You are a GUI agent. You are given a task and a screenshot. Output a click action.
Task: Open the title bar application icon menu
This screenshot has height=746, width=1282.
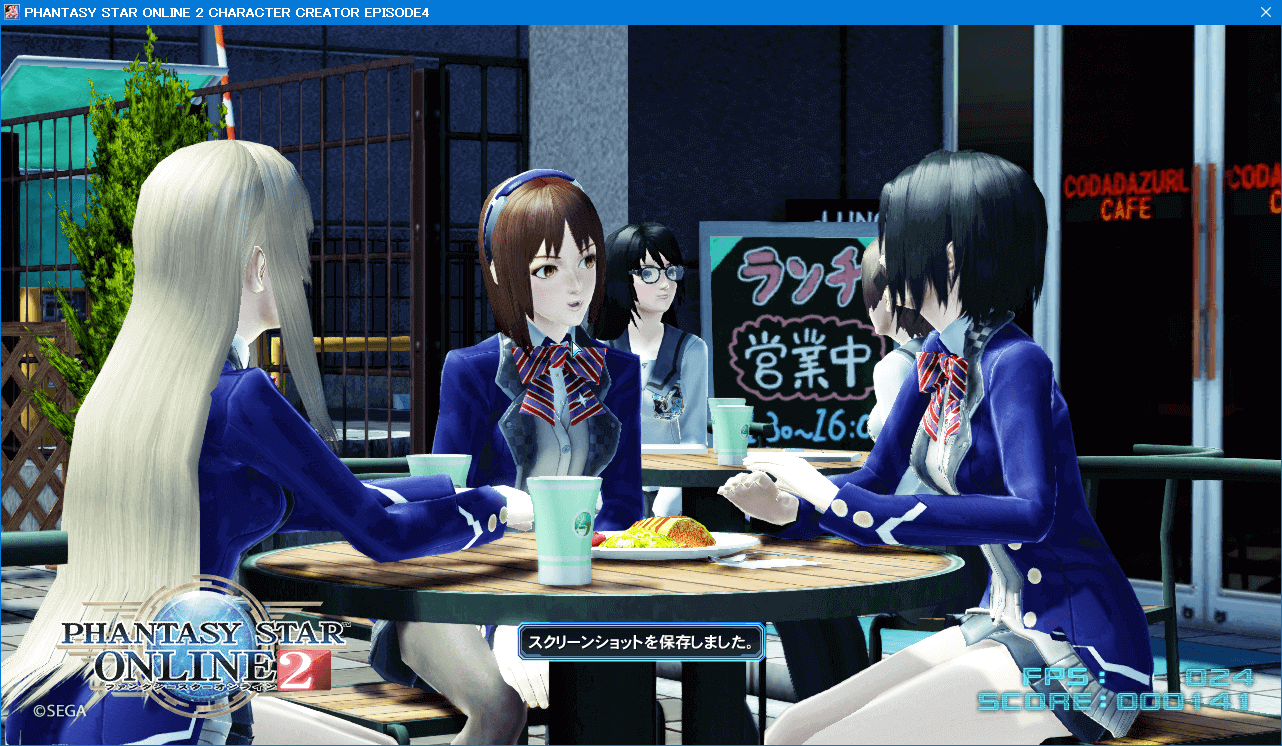[x=12, y=12]
